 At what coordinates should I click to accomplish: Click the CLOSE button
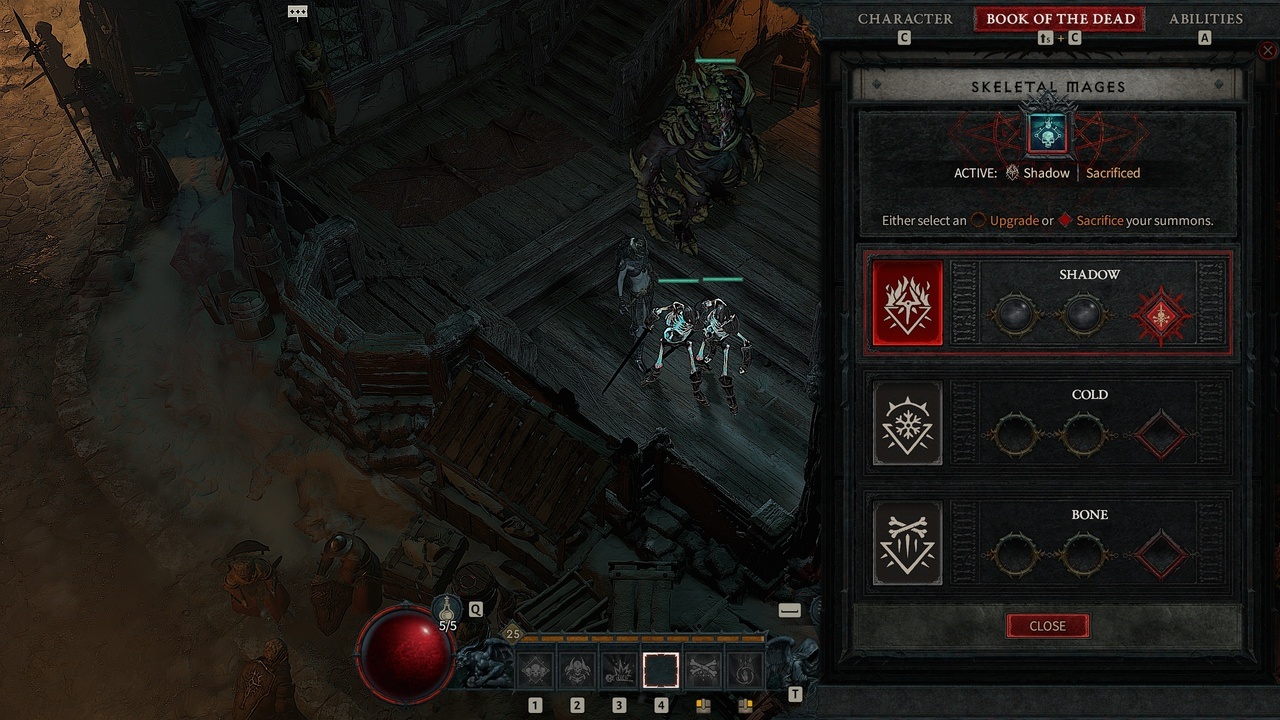[x=1047, y=625]
